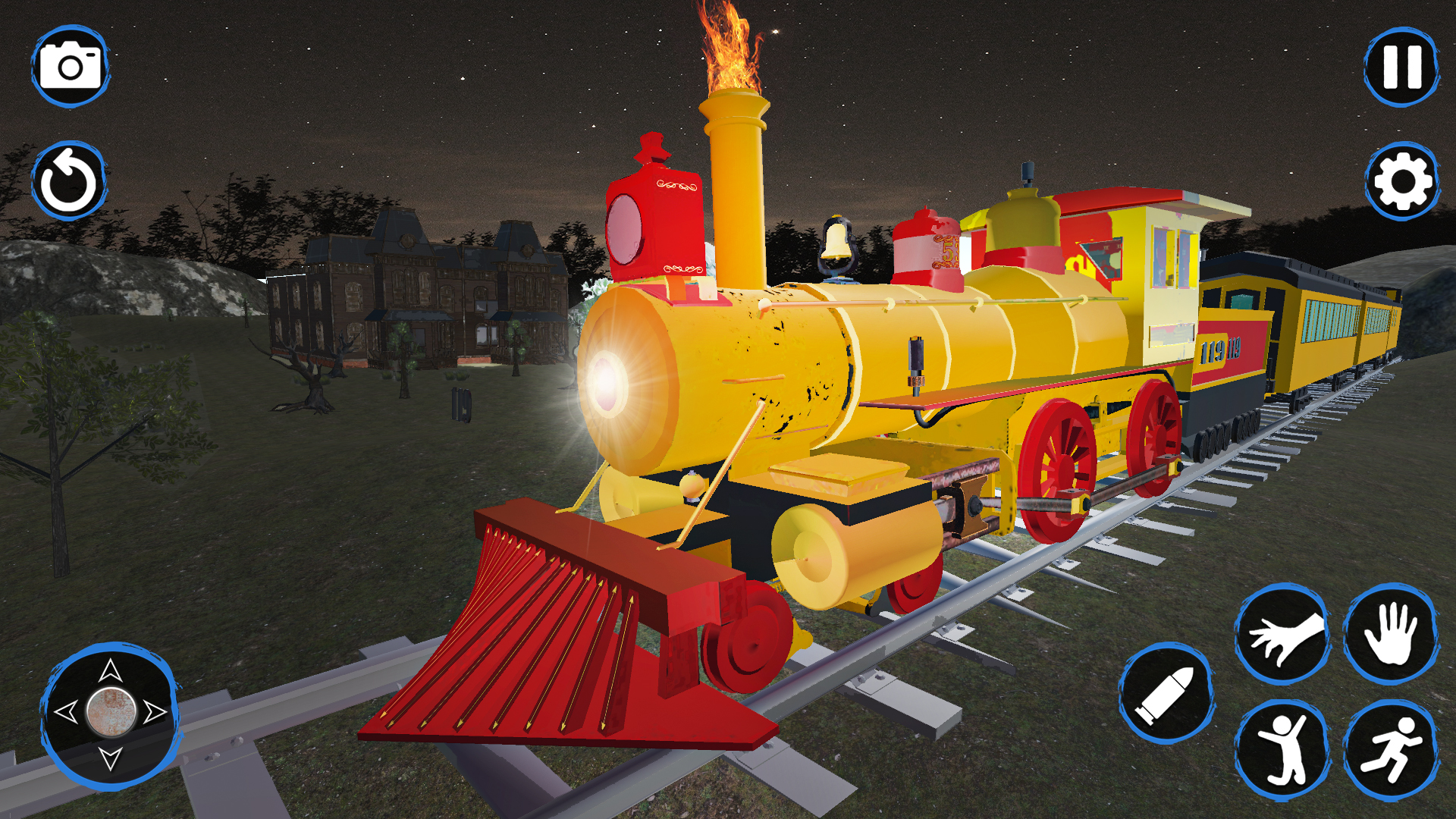The height and width of the screenshot is (819, 1456).
Task: Open the camera view icon
Action: click(72, 67)
